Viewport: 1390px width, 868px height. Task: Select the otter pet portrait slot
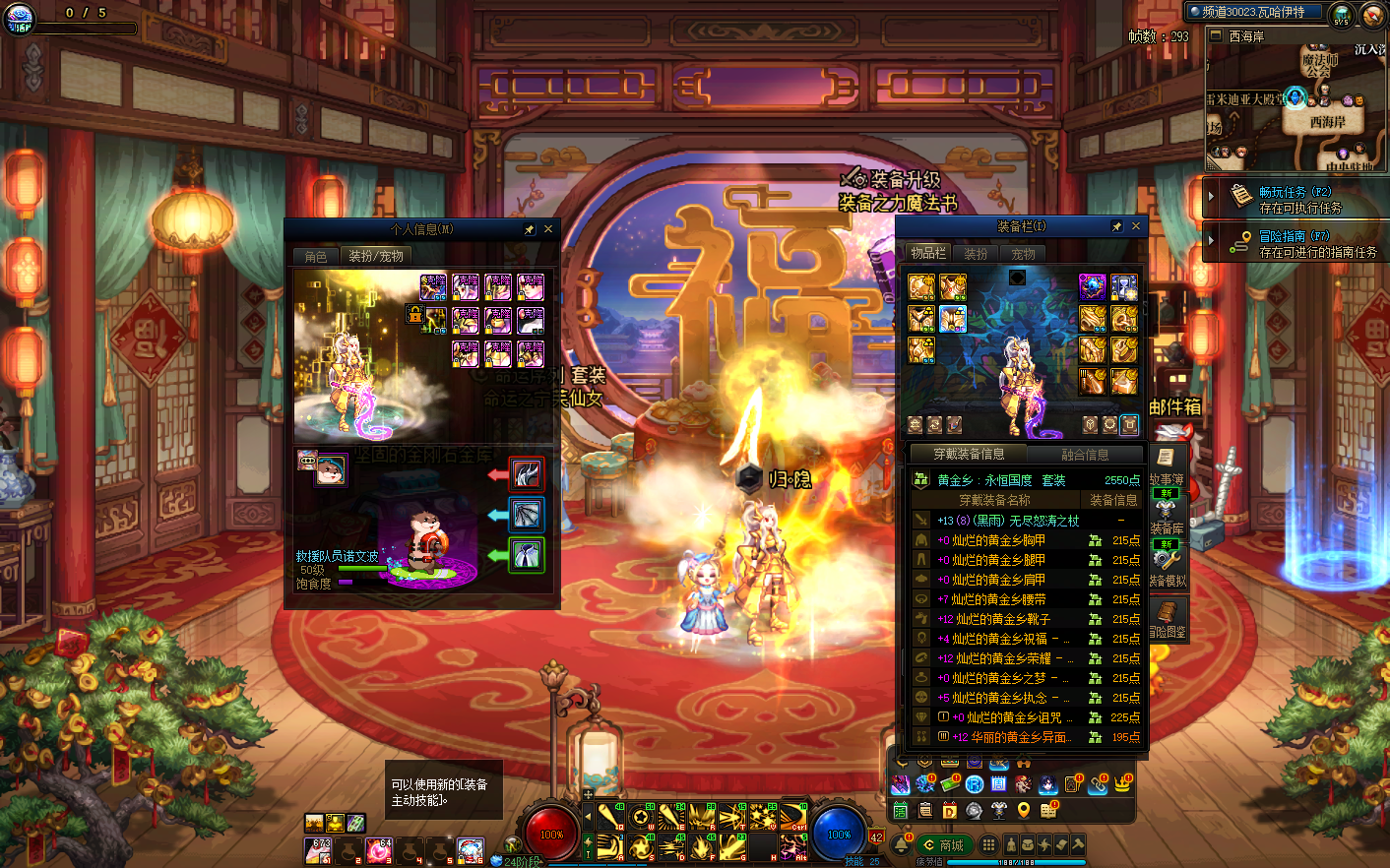point(331,469)
